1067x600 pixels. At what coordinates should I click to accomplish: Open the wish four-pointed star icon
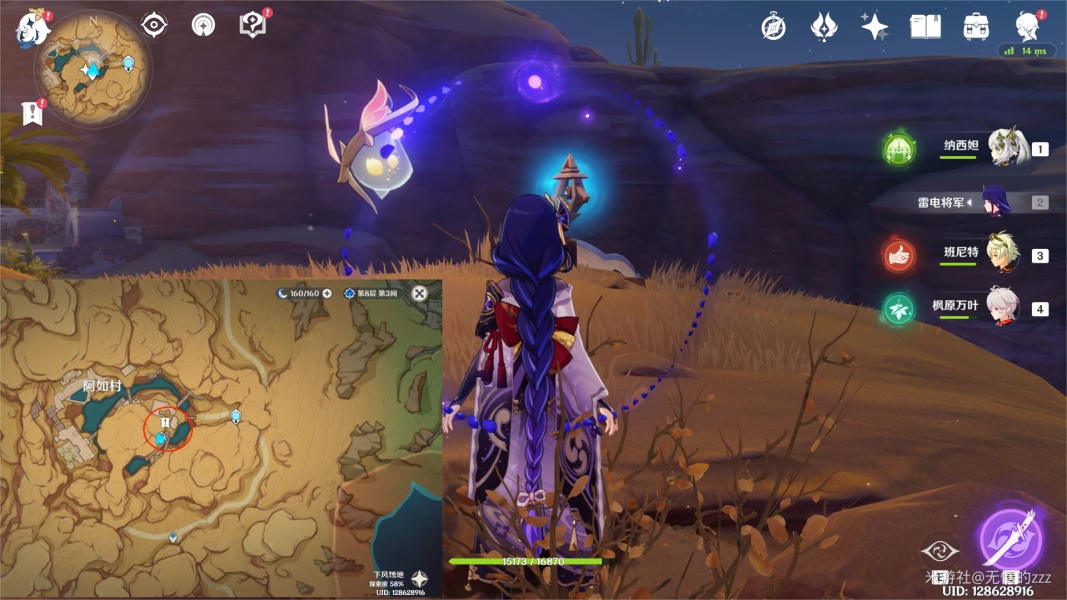click(875, 27)
